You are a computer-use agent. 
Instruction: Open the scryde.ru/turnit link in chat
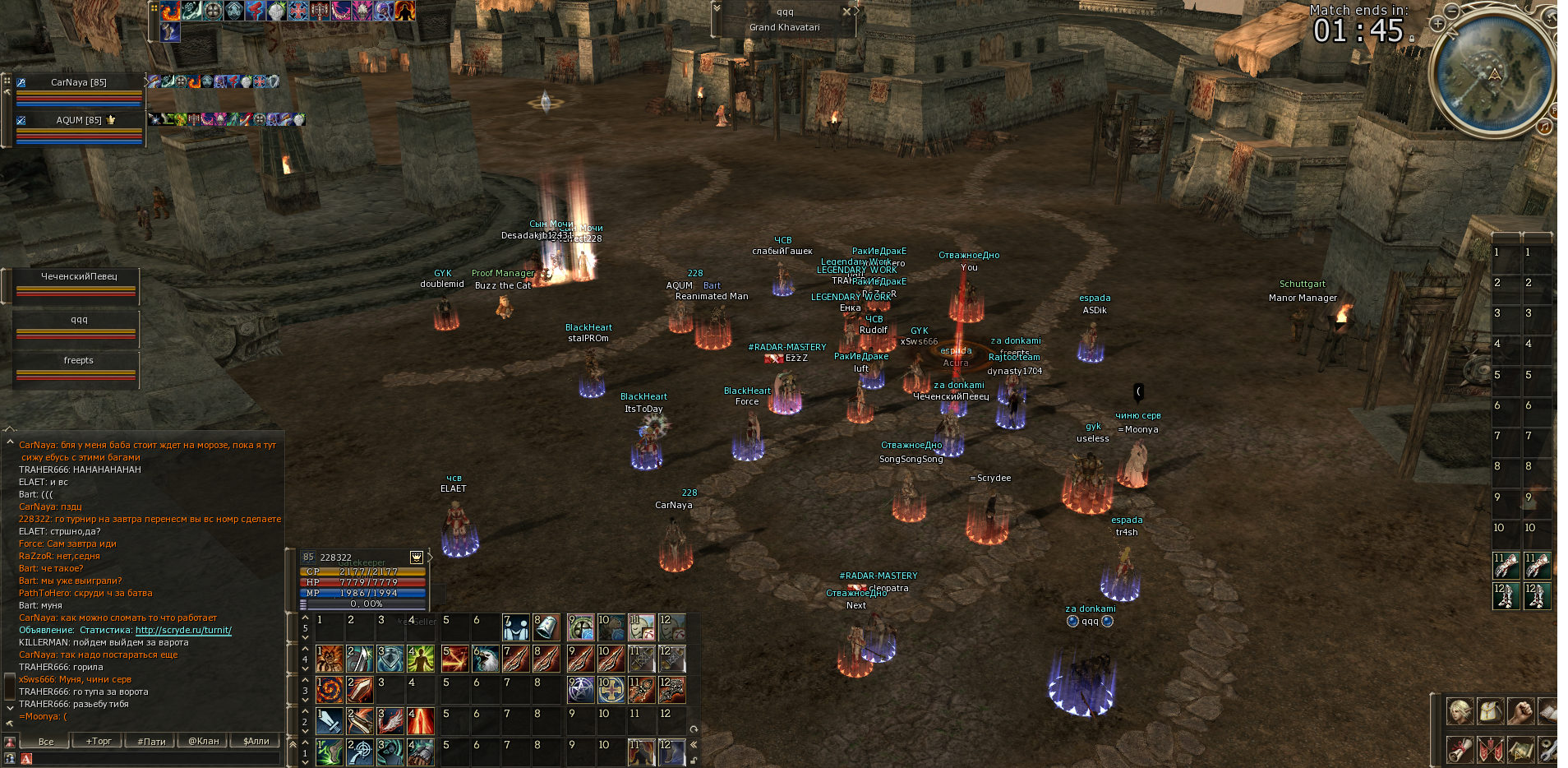(x=183, y=630)
